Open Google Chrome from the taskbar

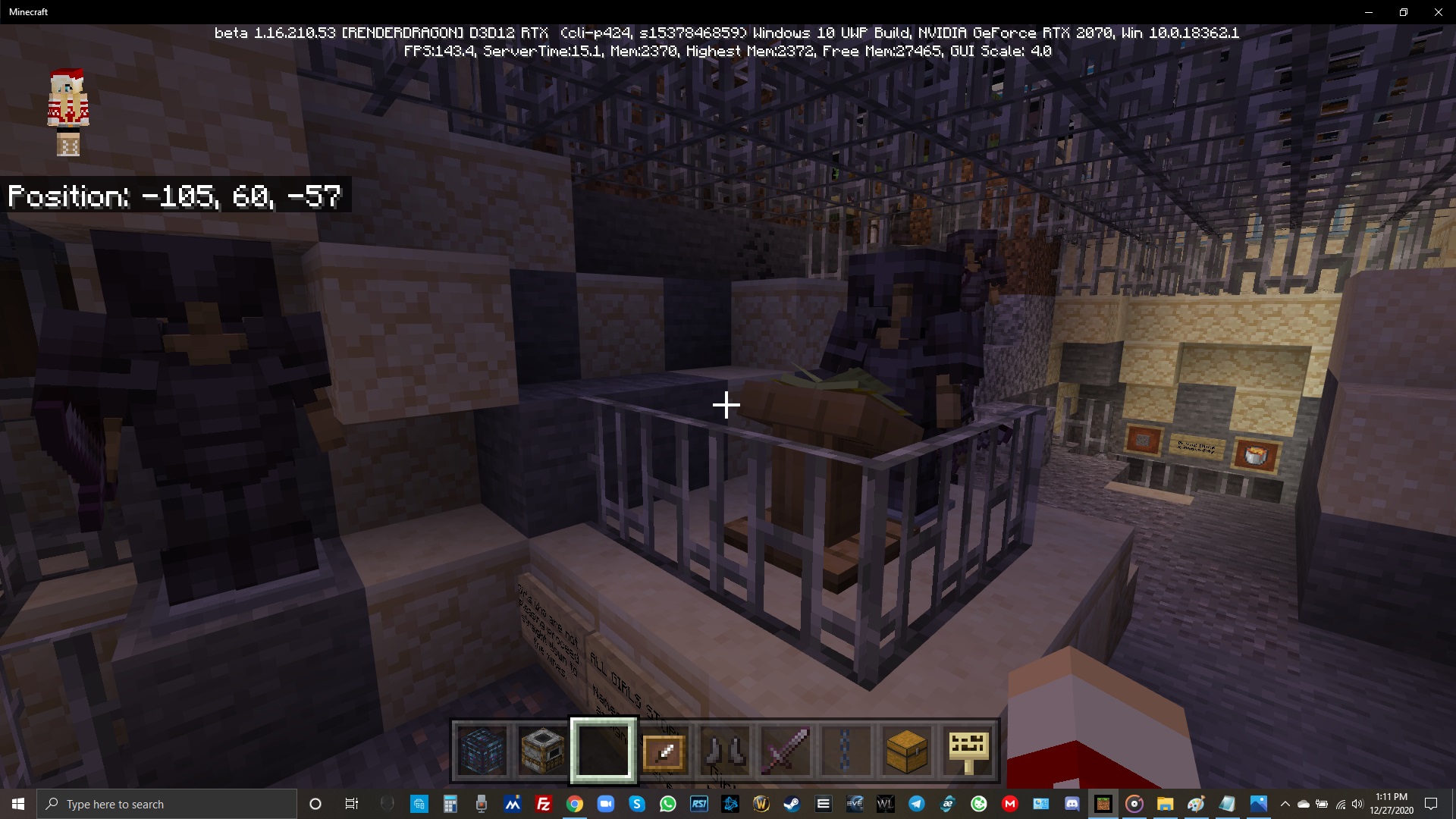(x=575, y=804)
